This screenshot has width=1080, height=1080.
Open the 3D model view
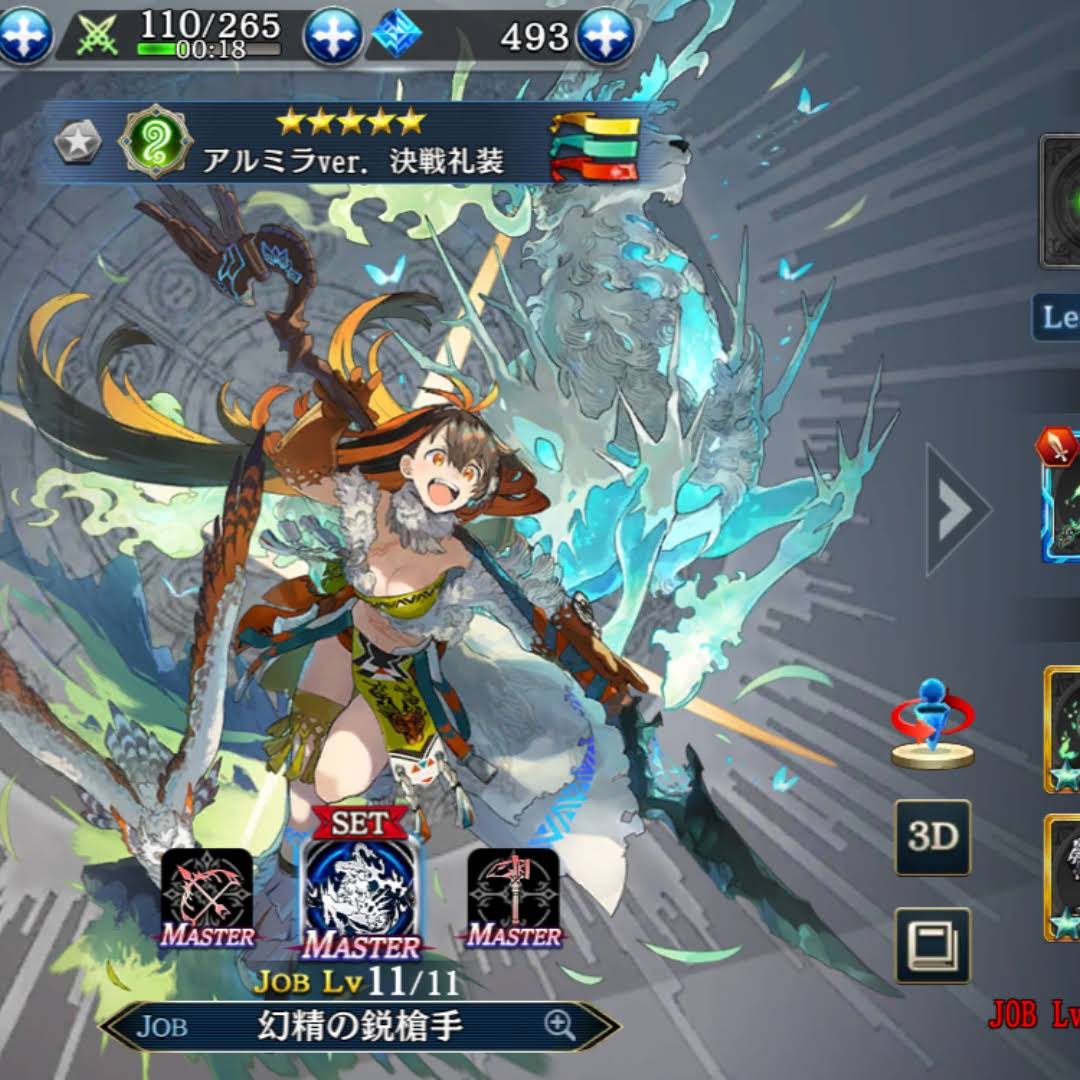[932, 838]
